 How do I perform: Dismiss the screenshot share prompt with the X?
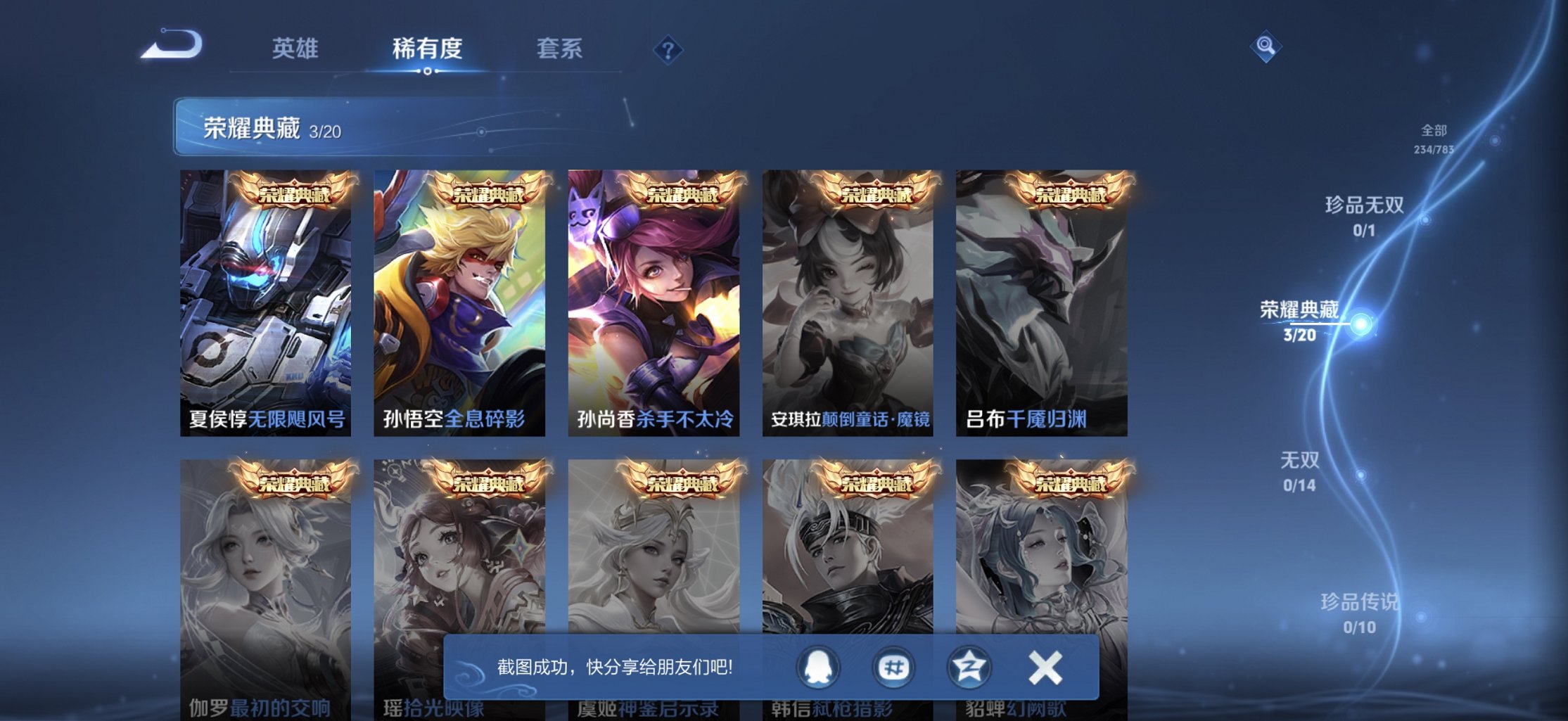(1046, 665)
